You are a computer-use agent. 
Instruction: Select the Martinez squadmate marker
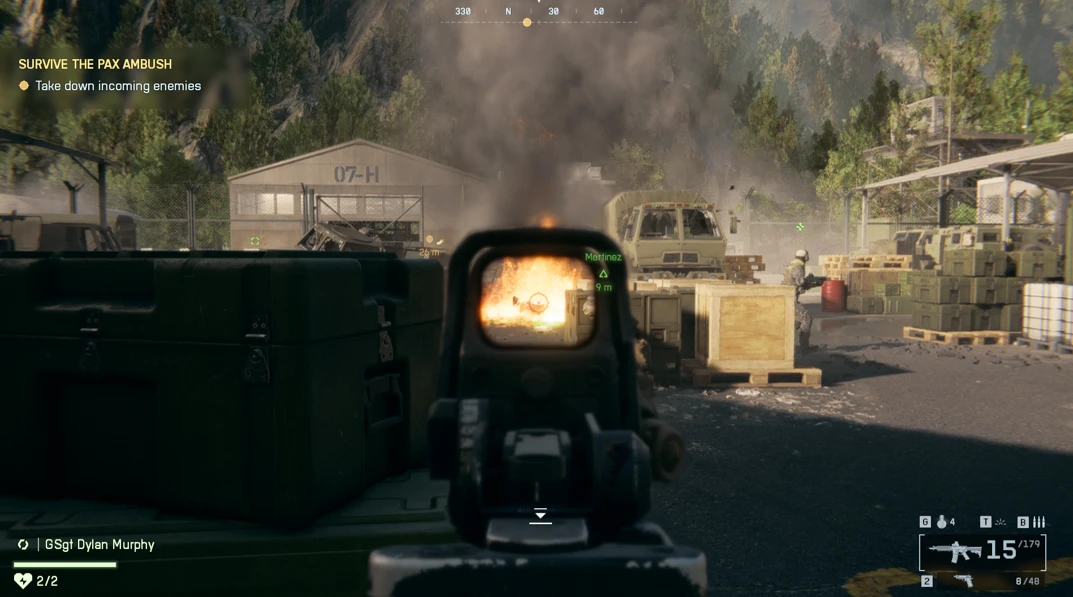603,272
